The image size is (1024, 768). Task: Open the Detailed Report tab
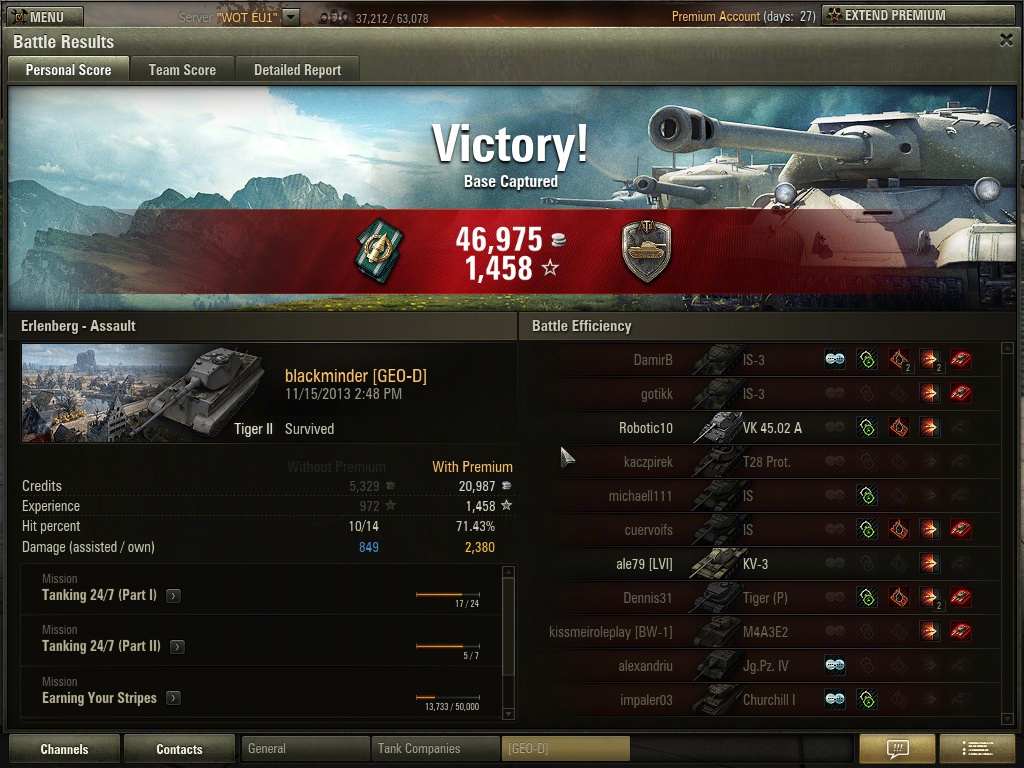tap(297, 70)
